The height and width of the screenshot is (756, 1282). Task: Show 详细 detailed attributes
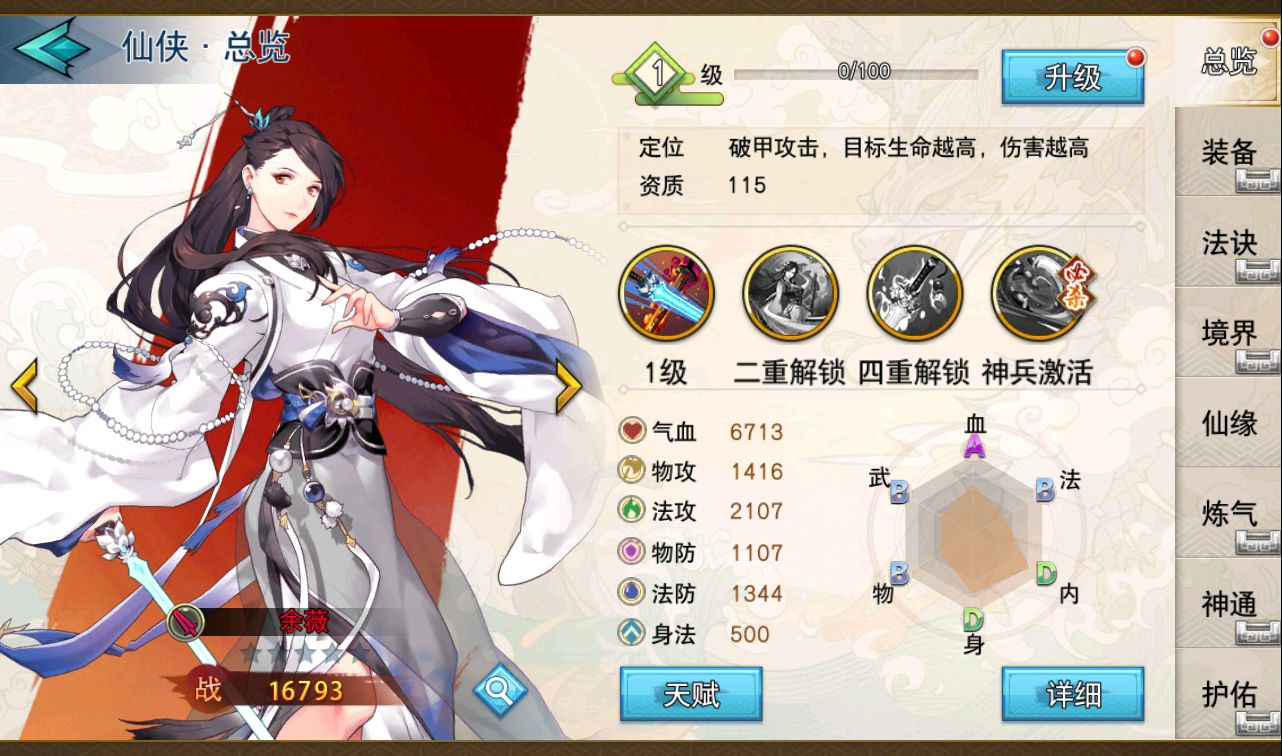click(x=1072, y=694)
